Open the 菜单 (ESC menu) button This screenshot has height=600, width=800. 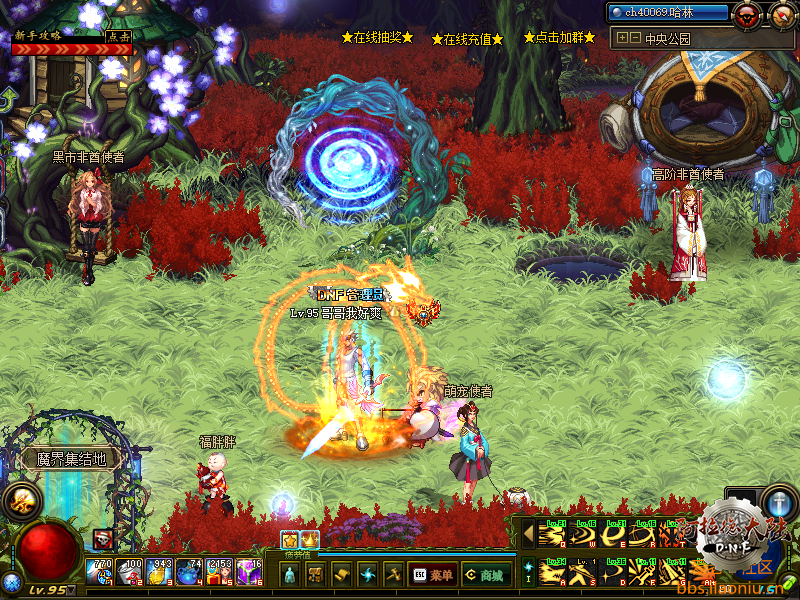[x=433, y=575]
